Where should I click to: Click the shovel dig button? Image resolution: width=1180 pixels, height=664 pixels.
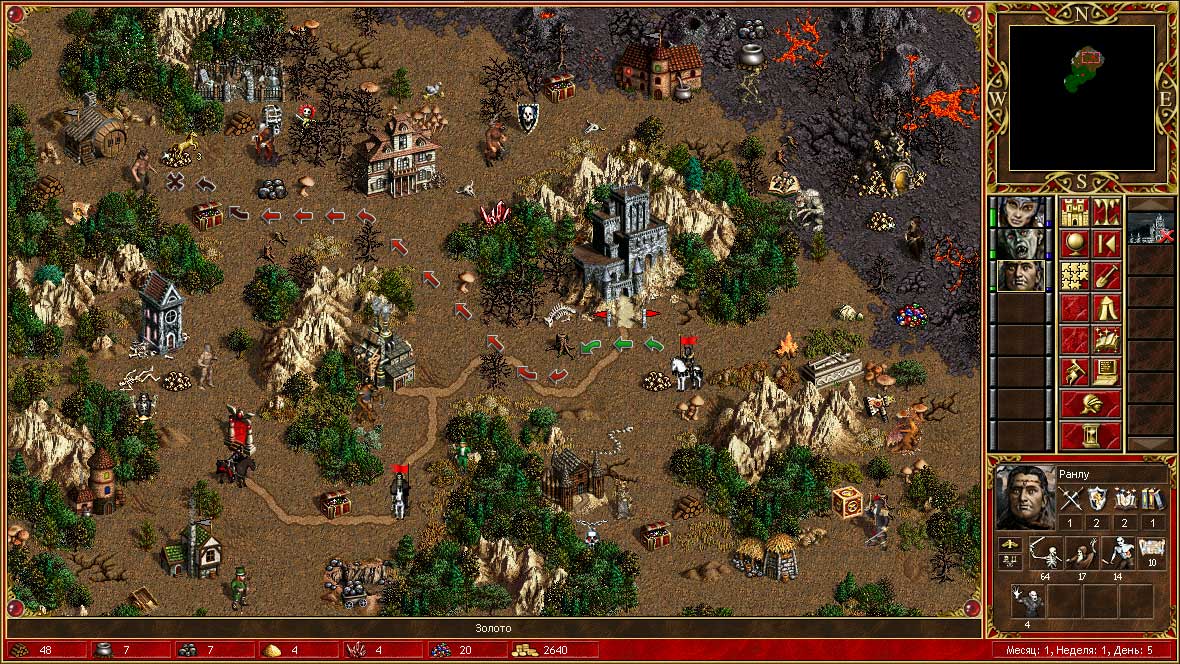click(1106, 275)
